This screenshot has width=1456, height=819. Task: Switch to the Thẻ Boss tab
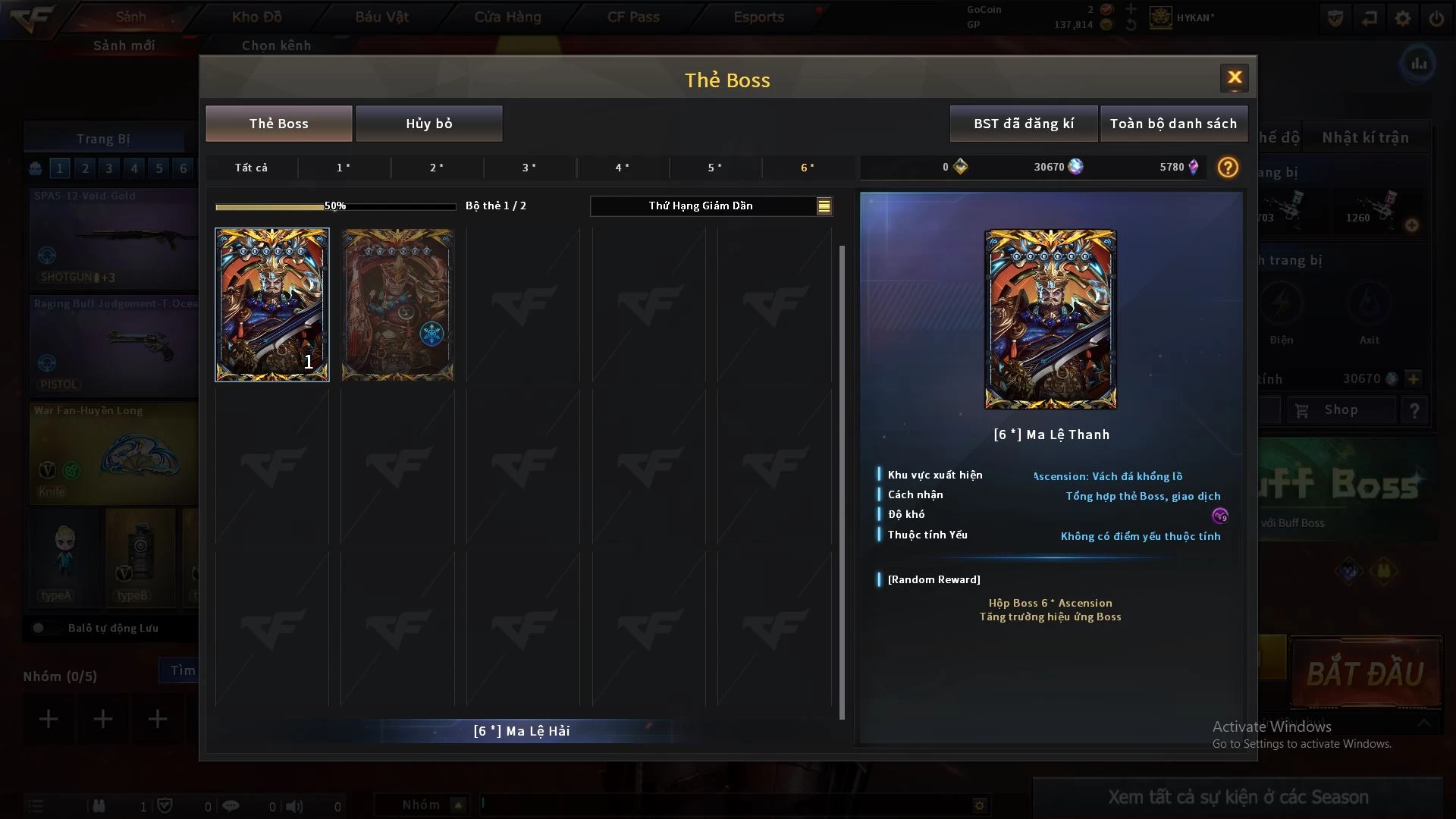click(278, 124)
